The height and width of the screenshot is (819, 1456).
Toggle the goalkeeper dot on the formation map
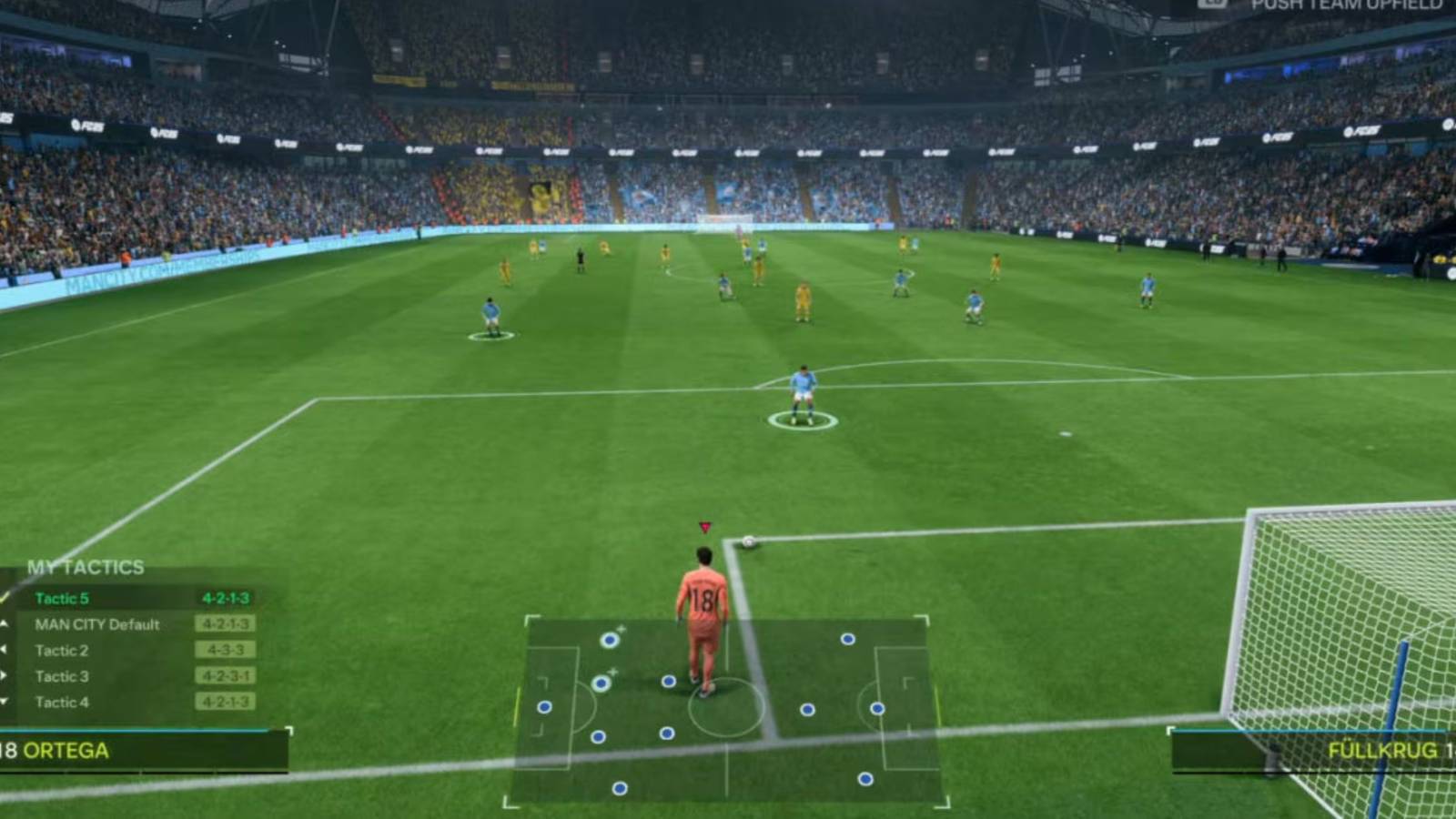click(x=544, y=706)
